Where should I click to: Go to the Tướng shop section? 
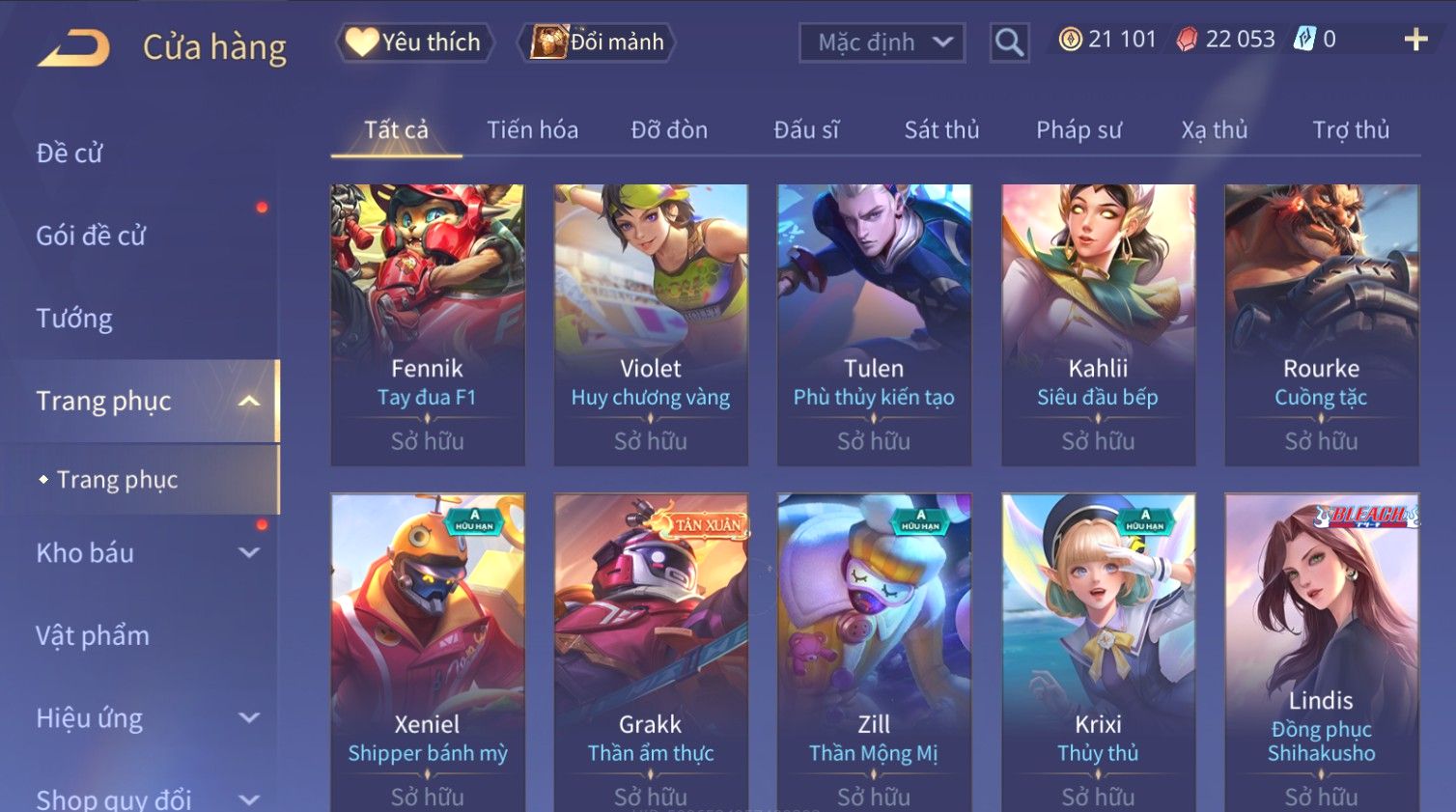(x=74, y=319)
